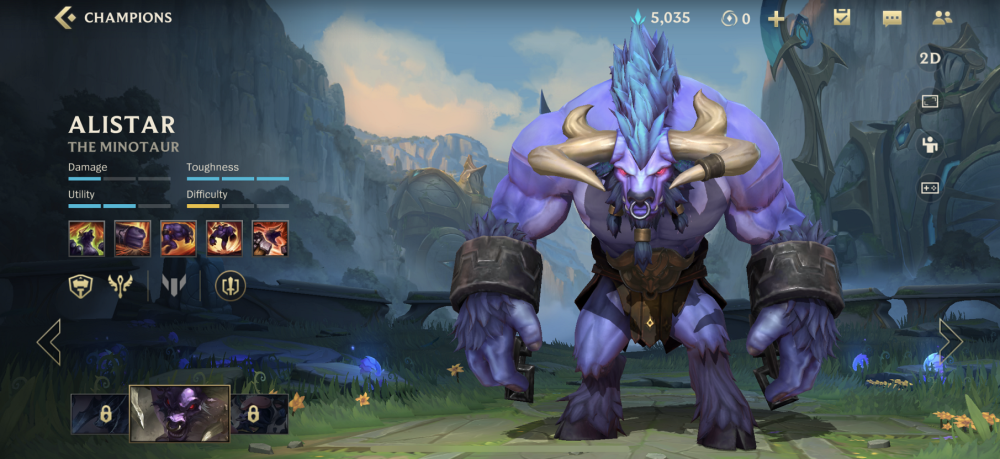Click the gamepad icon button
Image resolution: width=1000 pixels, height=459 pixels.
930,187
